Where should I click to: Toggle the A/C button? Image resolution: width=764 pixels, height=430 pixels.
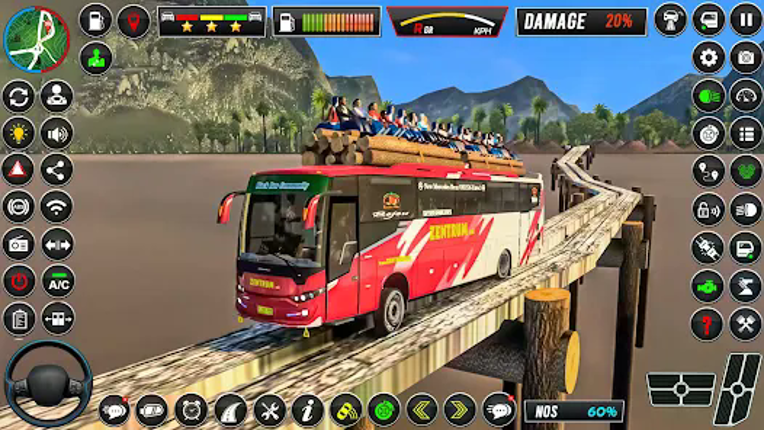click(56, 281)
